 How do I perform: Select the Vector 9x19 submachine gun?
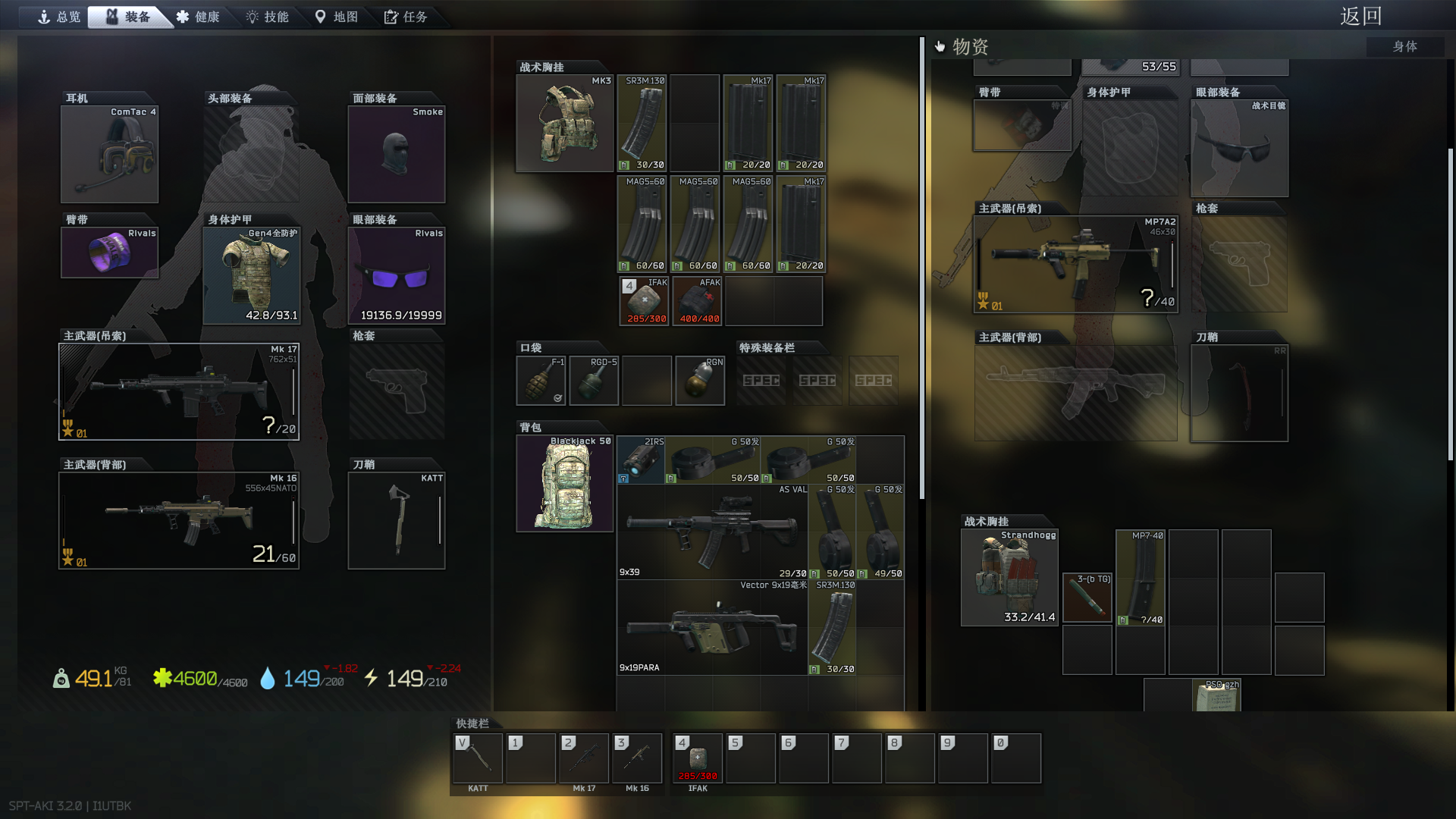pyautogui.click(x=711, y=628)
